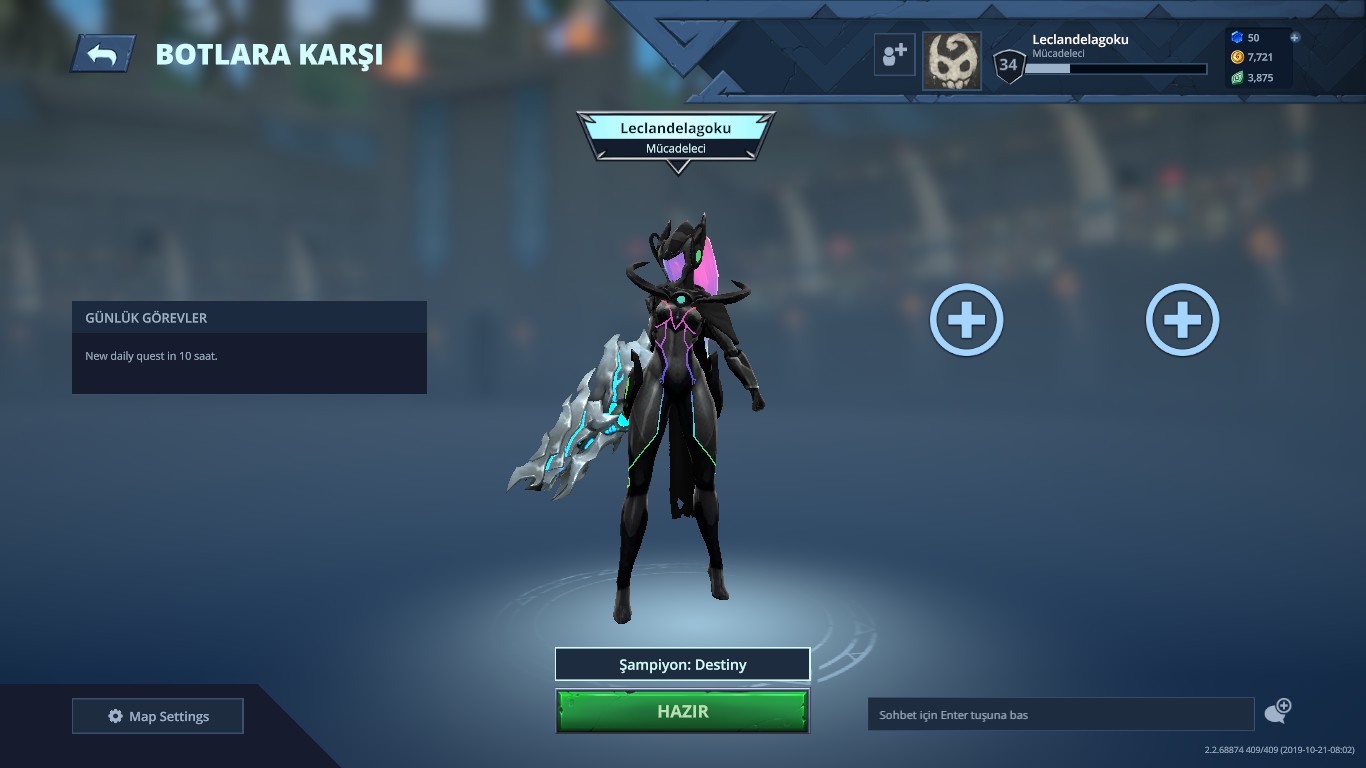The image size is (1366, 768).
Task: Open the friend invite icon
Action: [895, 54]
